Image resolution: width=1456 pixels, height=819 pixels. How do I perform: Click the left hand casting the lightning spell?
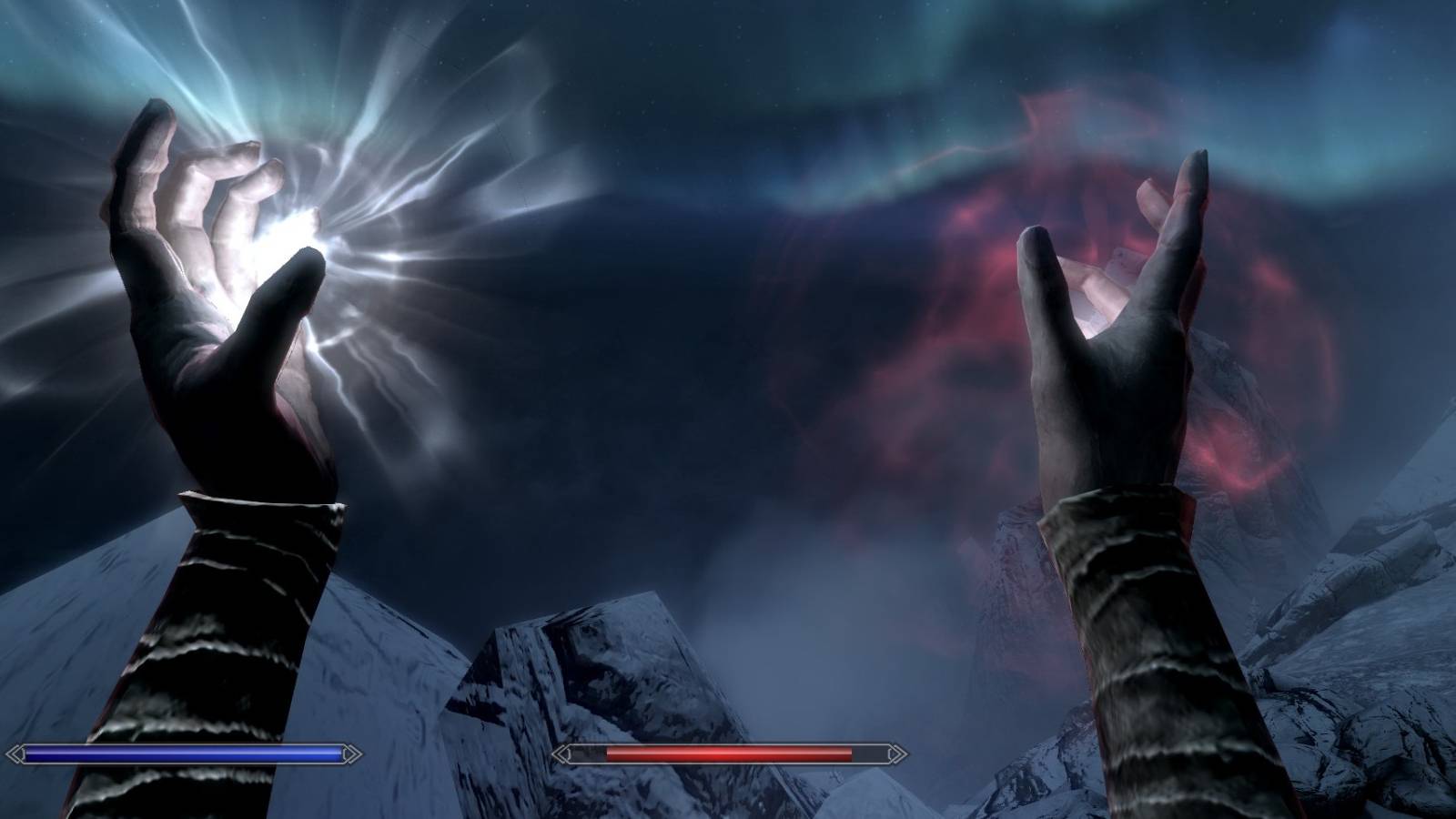pos(209,300)
